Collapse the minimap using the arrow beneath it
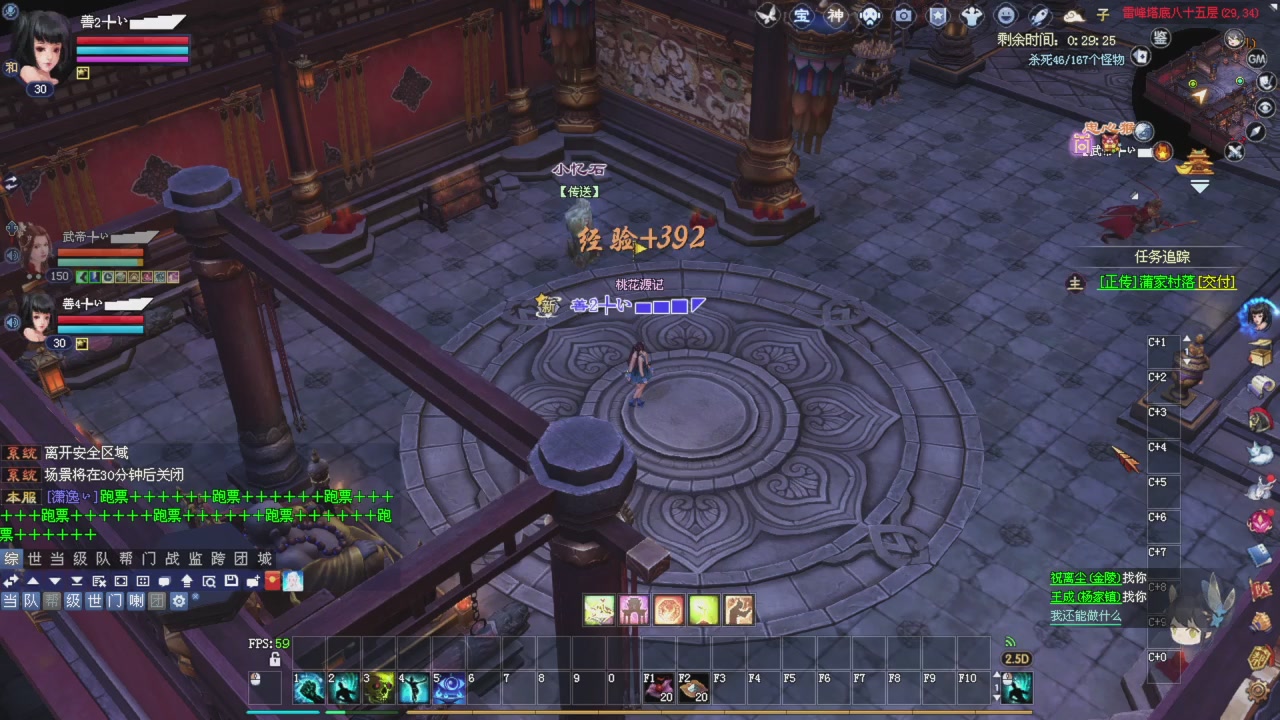This screenshot has height=720, width=1280. point(1199,185)
